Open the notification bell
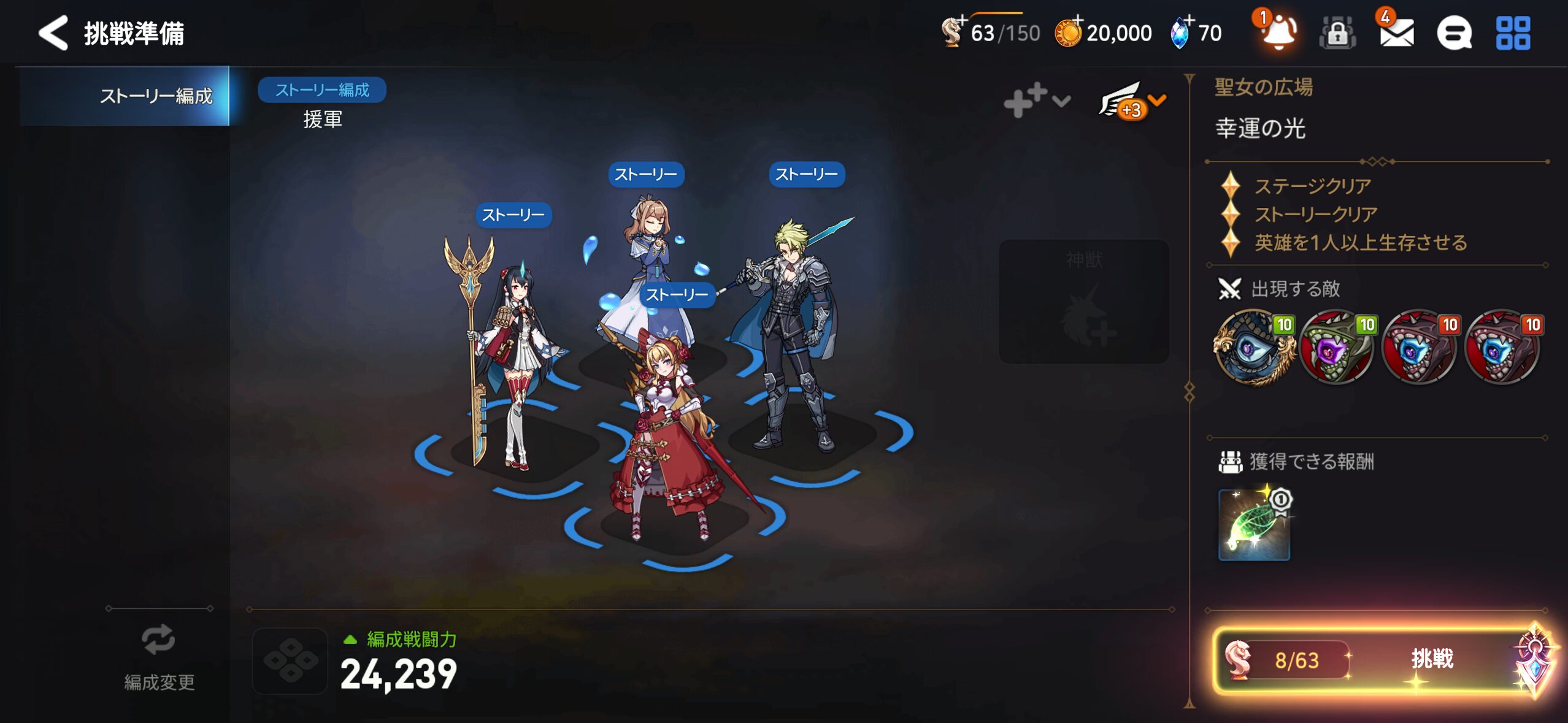Image resolution: width=1568 pixels, height=723 pixels. (1278, 32)
